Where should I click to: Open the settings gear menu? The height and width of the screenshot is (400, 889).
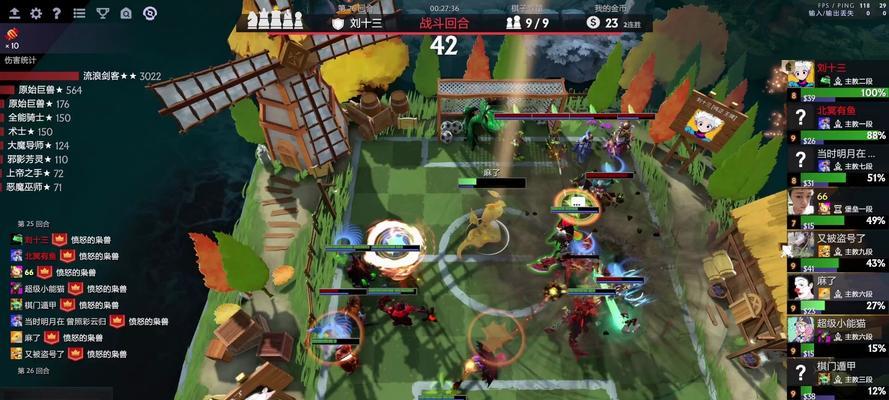click(x=36, y=13)
